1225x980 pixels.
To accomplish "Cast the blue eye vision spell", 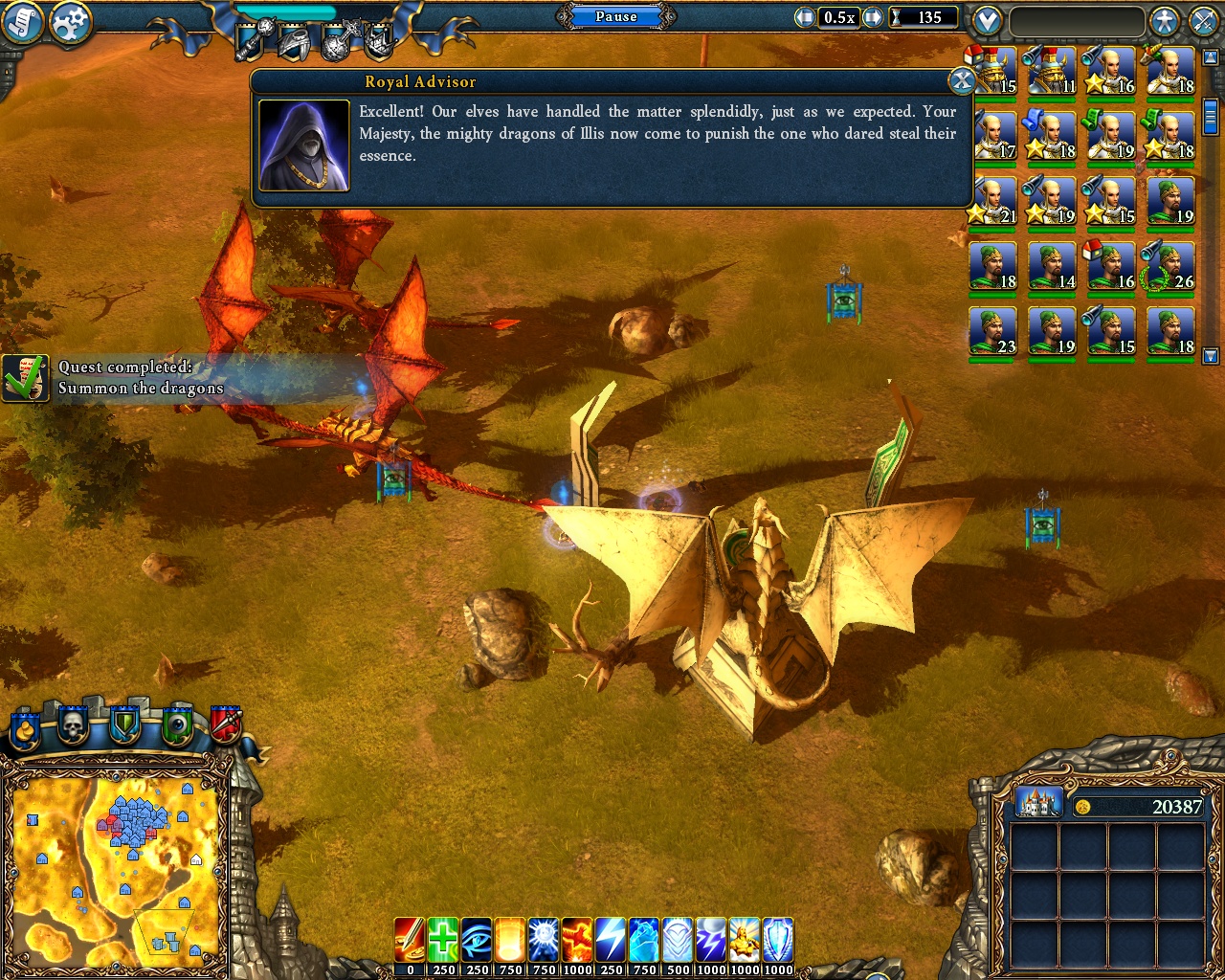I will click(x=477, y=940).
